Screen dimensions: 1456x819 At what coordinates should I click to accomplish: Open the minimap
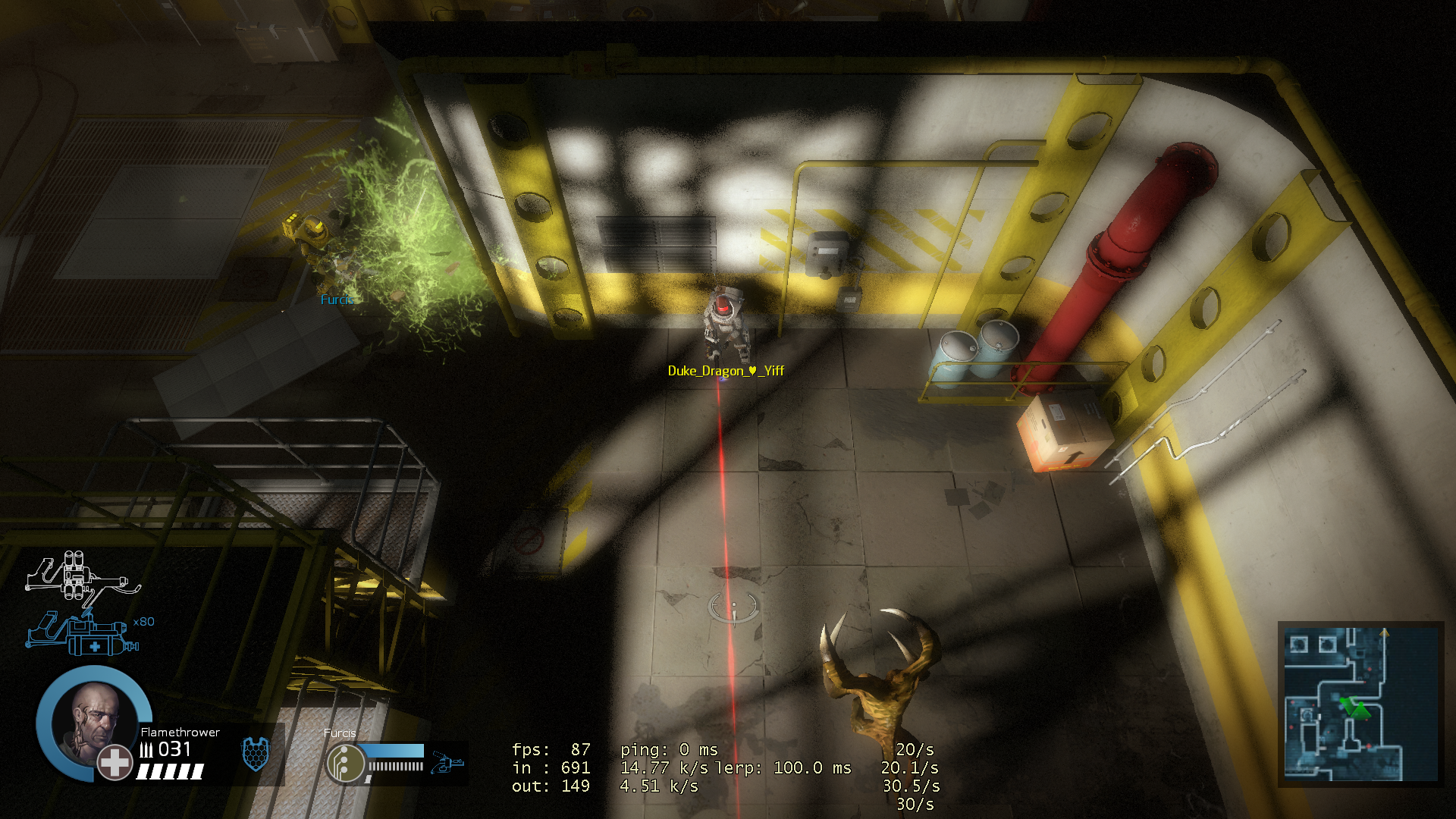[1360, 704]
